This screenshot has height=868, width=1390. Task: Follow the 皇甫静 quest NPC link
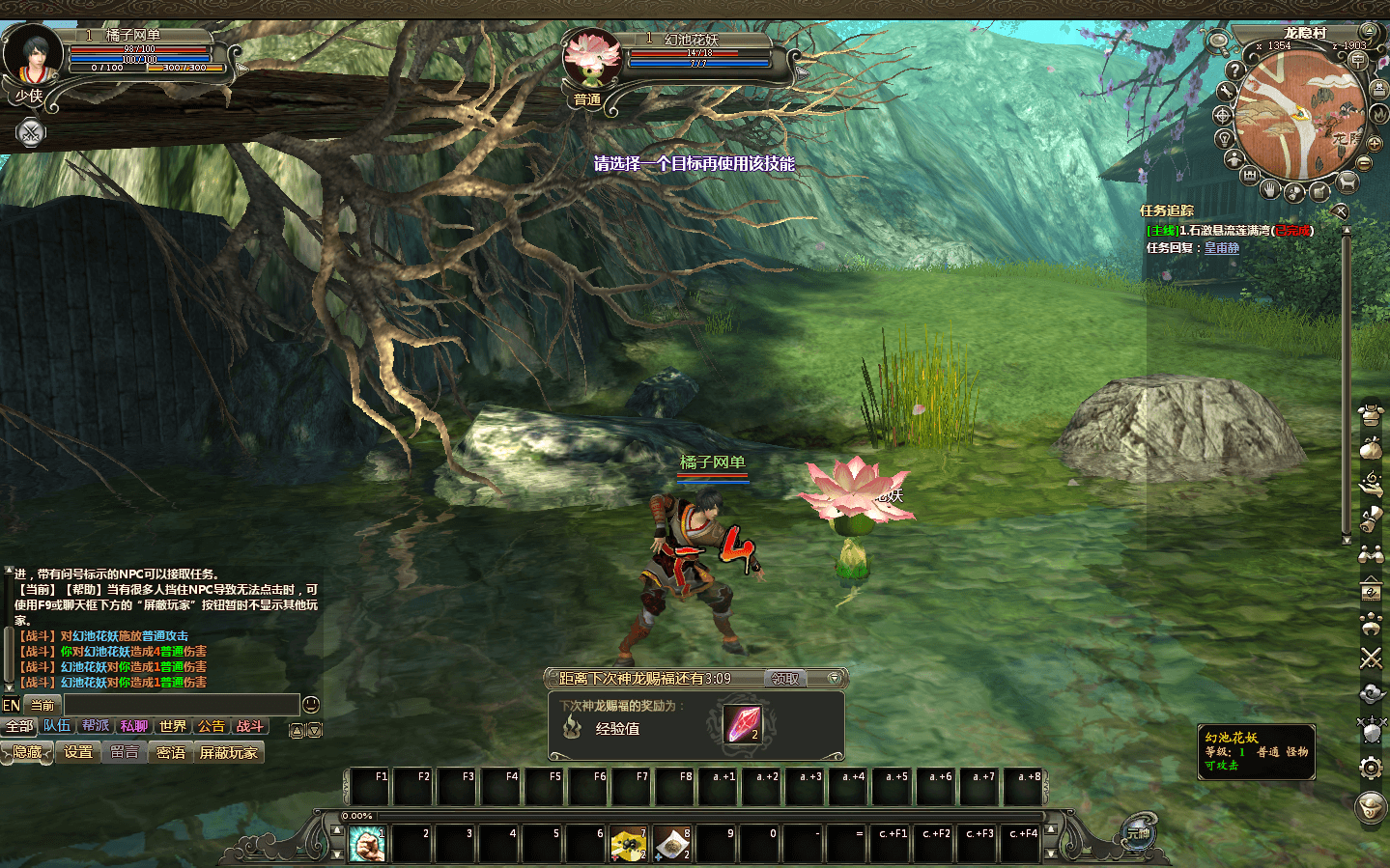(x=1221, y=248)
